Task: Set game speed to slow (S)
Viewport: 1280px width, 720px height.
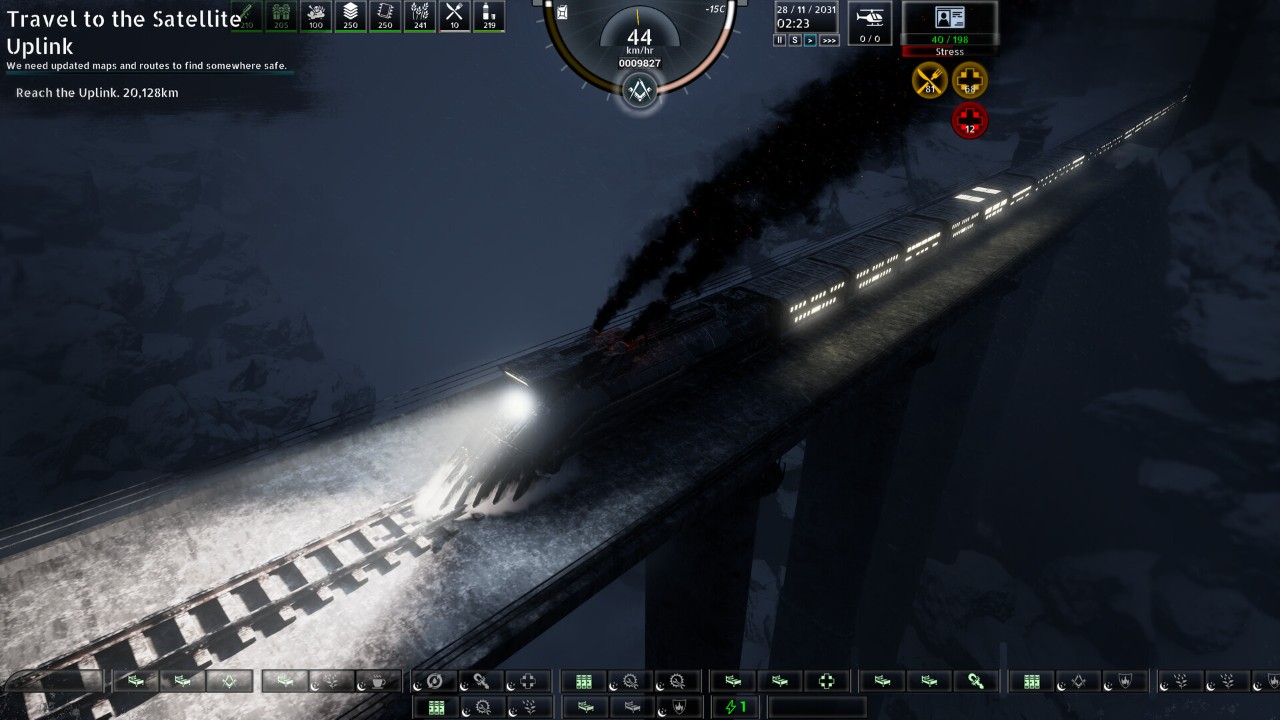Action: point(795,40)
